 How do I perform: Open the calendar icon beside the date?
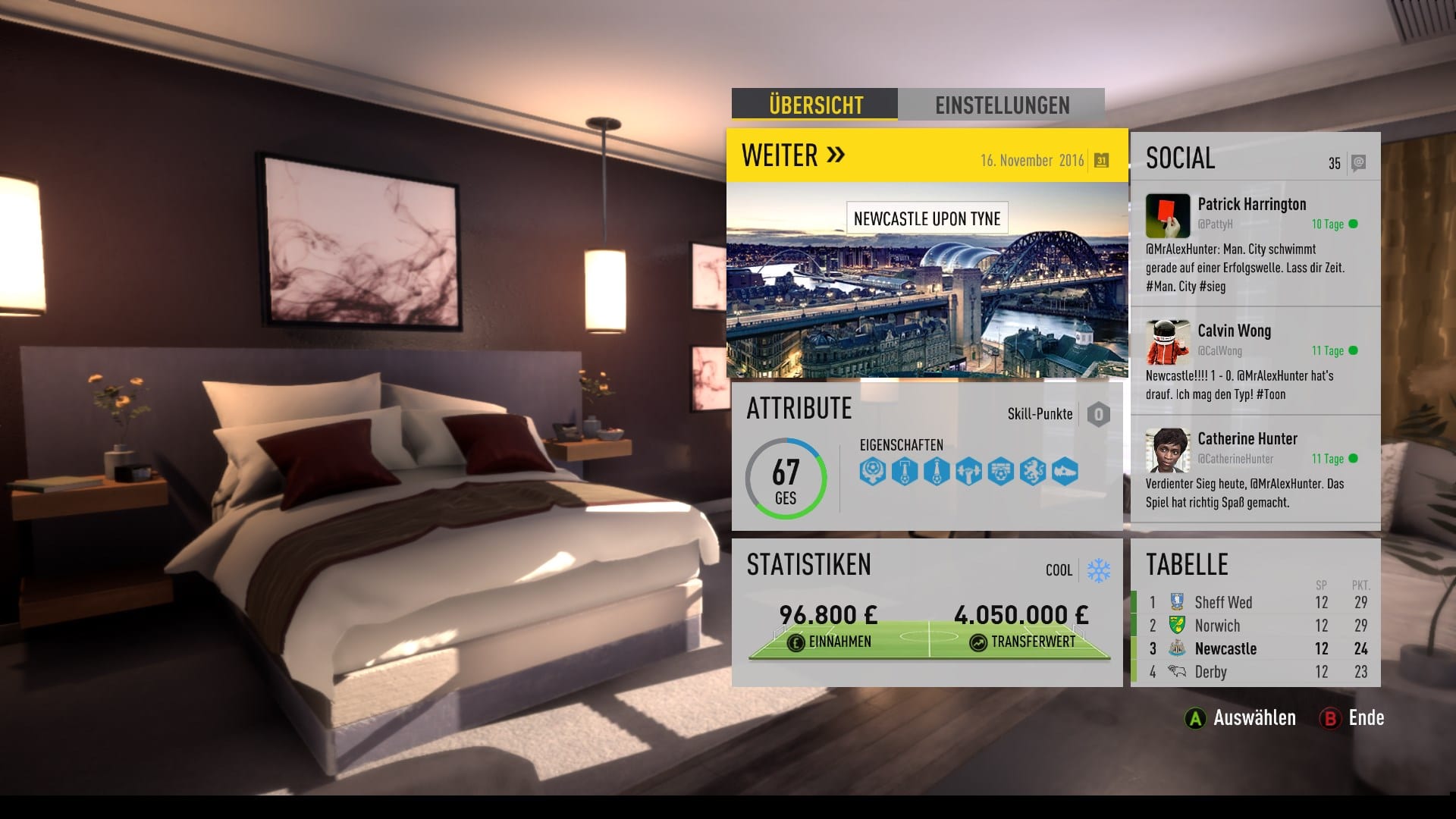point(1101,160)
